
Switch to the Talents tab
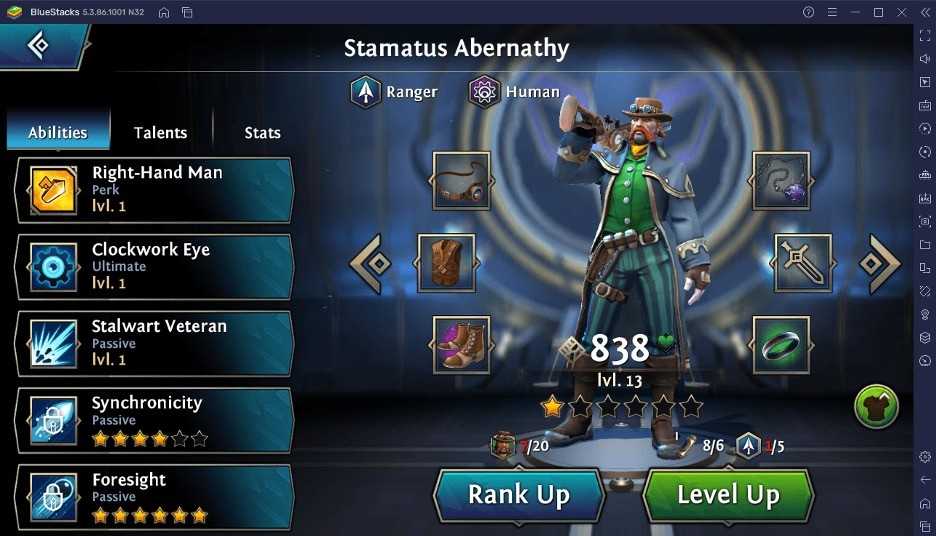coord(160,132)
